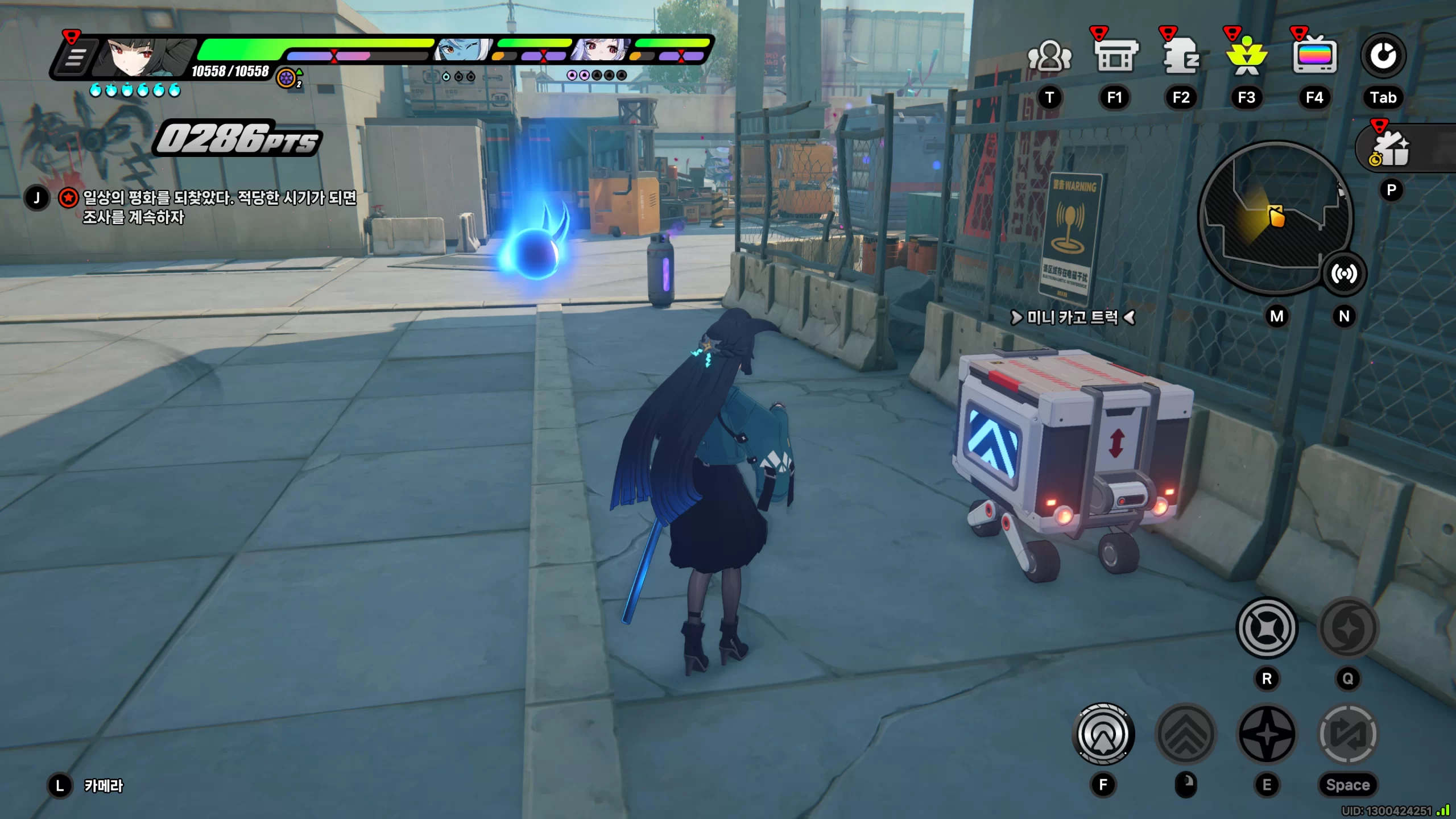1456x819 pixels.
Task: Open the circular minimap
Action: [1274, 217]
